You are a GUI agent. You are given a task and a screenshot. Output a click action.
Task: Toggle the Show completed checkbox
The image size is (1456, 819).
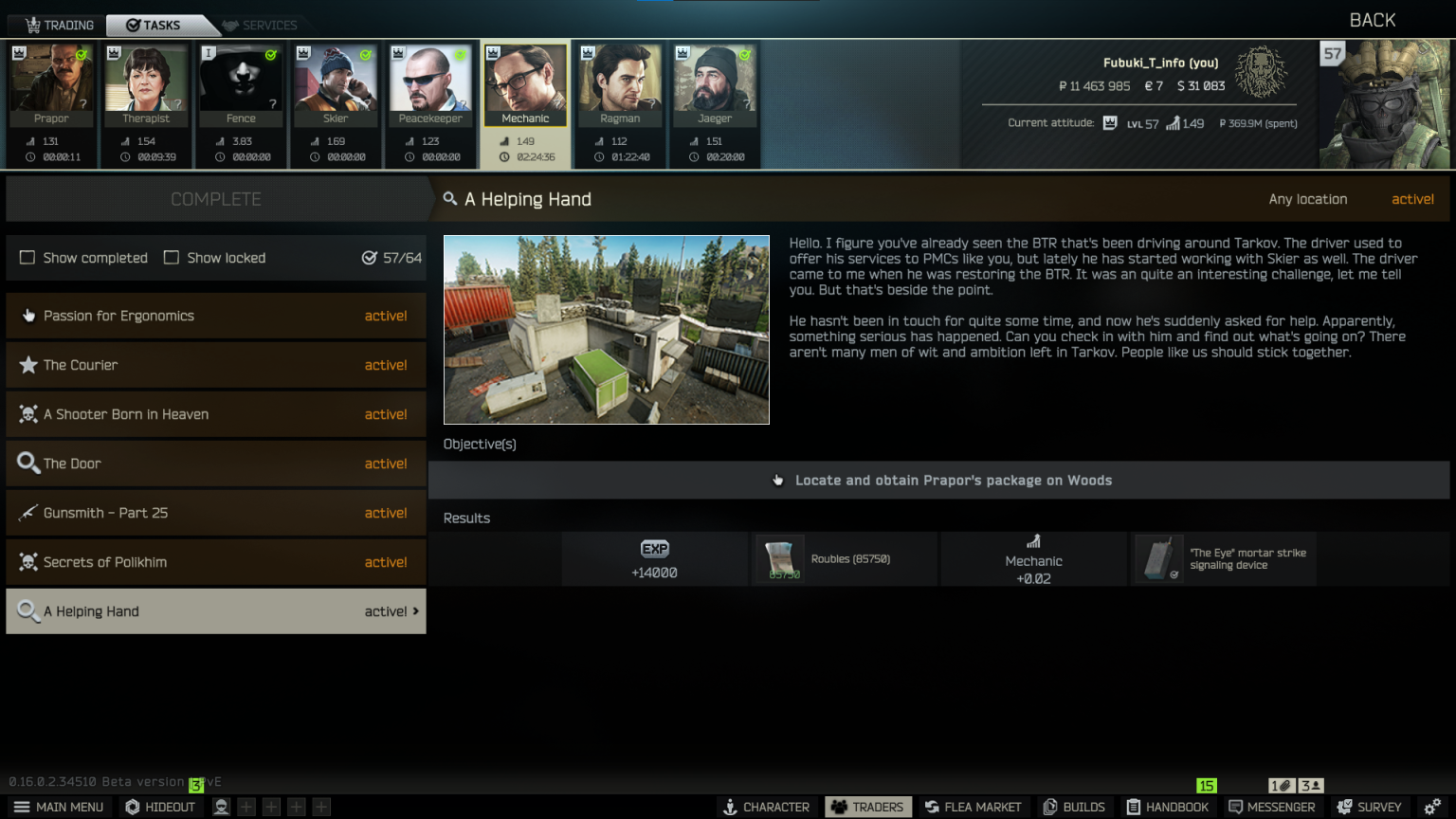coord(27,258)
